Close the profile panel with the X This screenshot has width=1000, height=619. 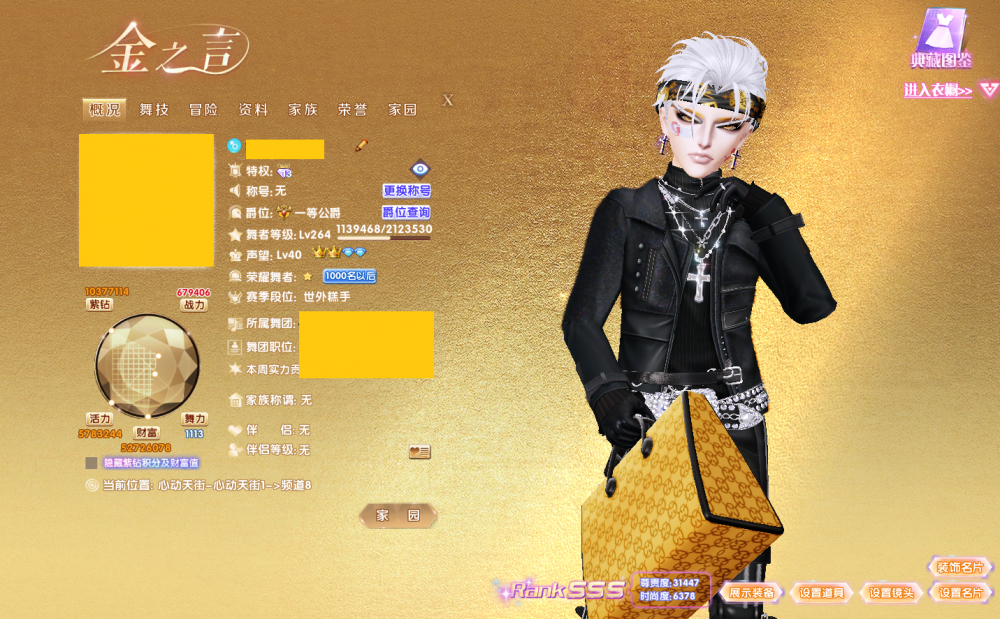click(448, 100)
